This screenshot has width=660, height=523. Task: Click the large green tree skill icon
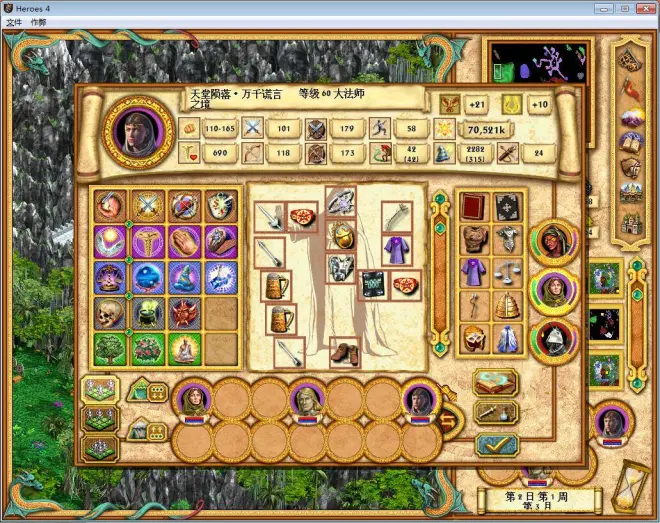[x=108, y=349]
